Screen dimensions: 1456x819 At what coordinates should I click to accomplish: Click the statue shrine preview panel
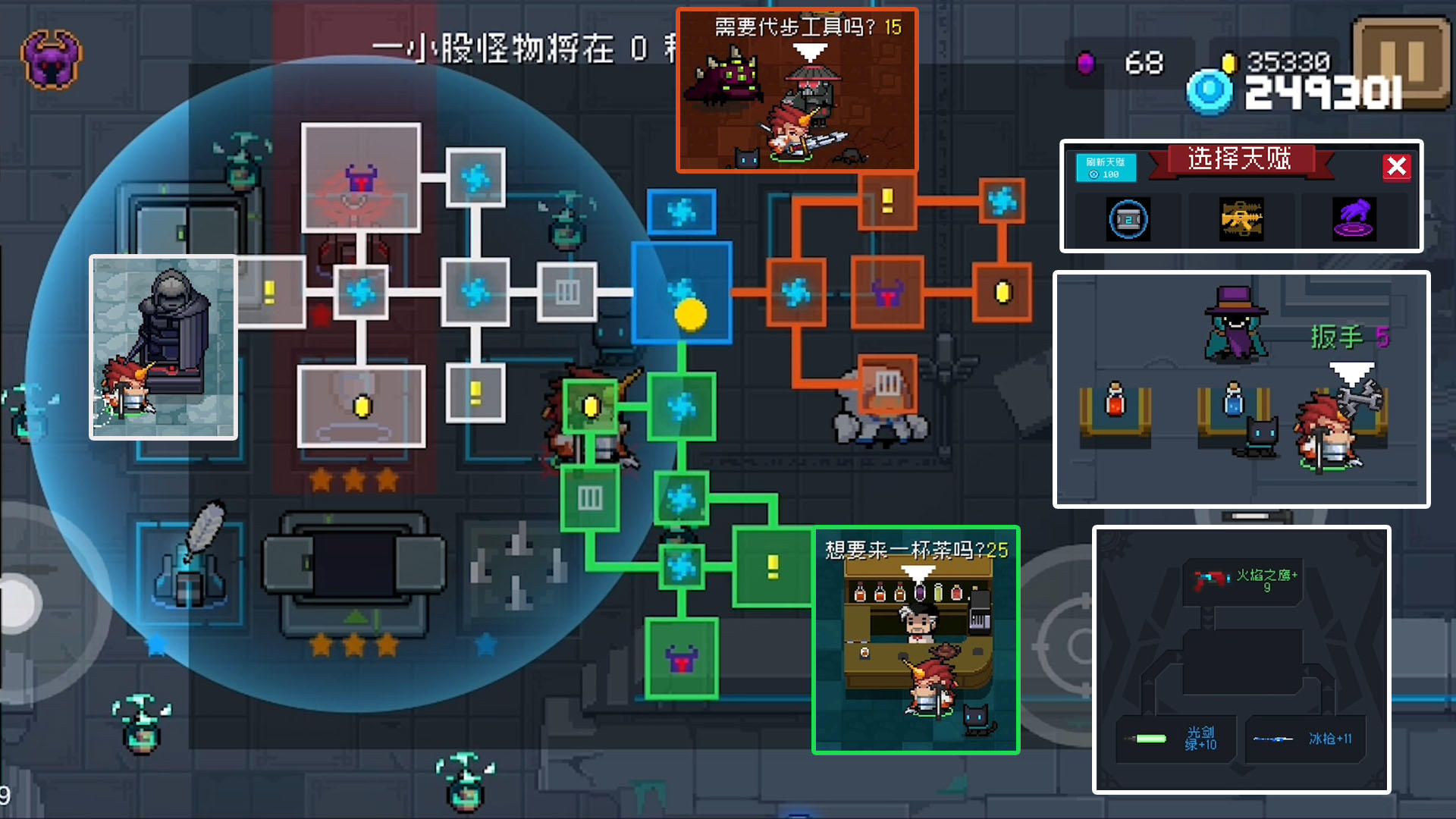tap(163, 347)
